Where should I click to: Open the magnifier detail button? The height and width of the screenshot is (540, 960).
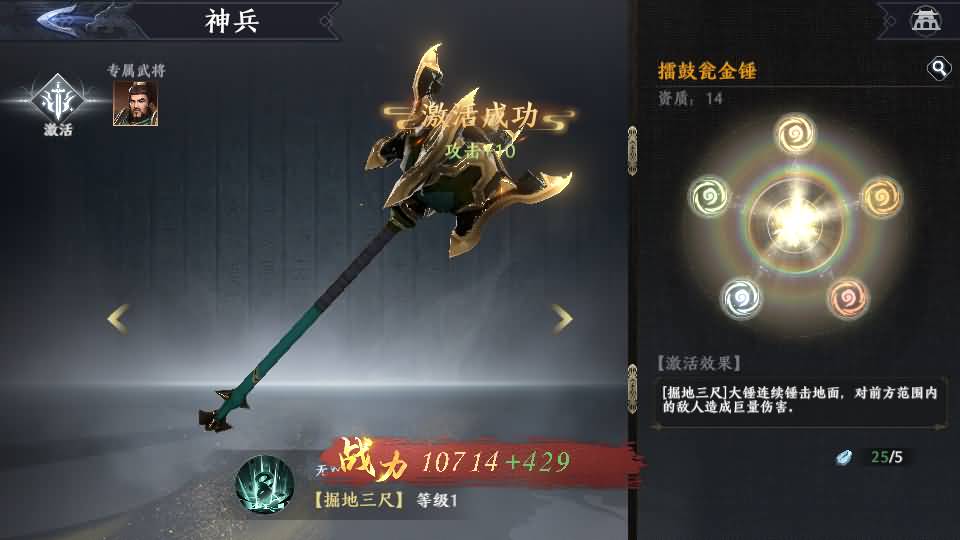point(939,68)
